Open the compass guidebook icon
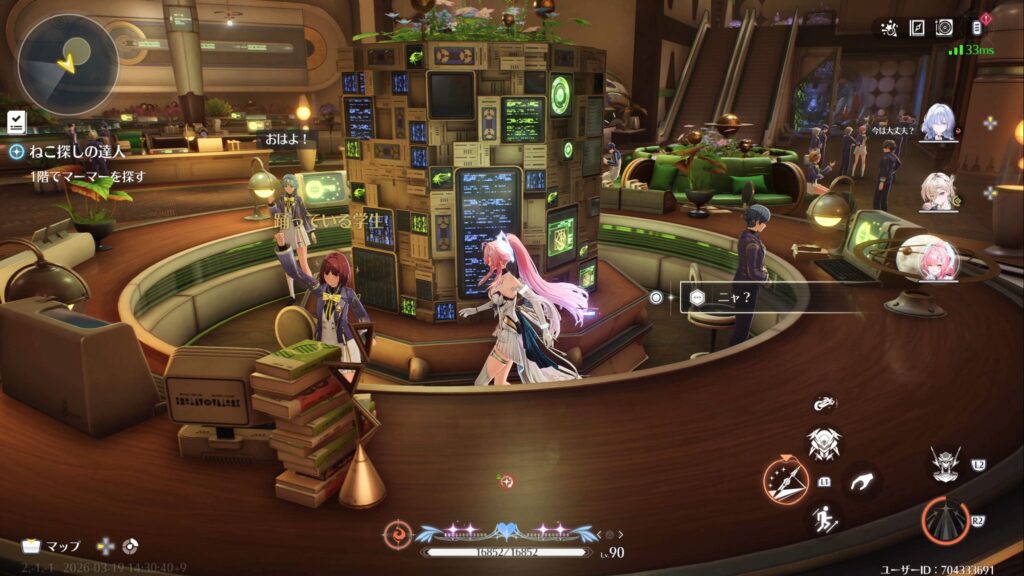Image resolution: width=1024 pixels, height=576 pixels. pos(916,28)
